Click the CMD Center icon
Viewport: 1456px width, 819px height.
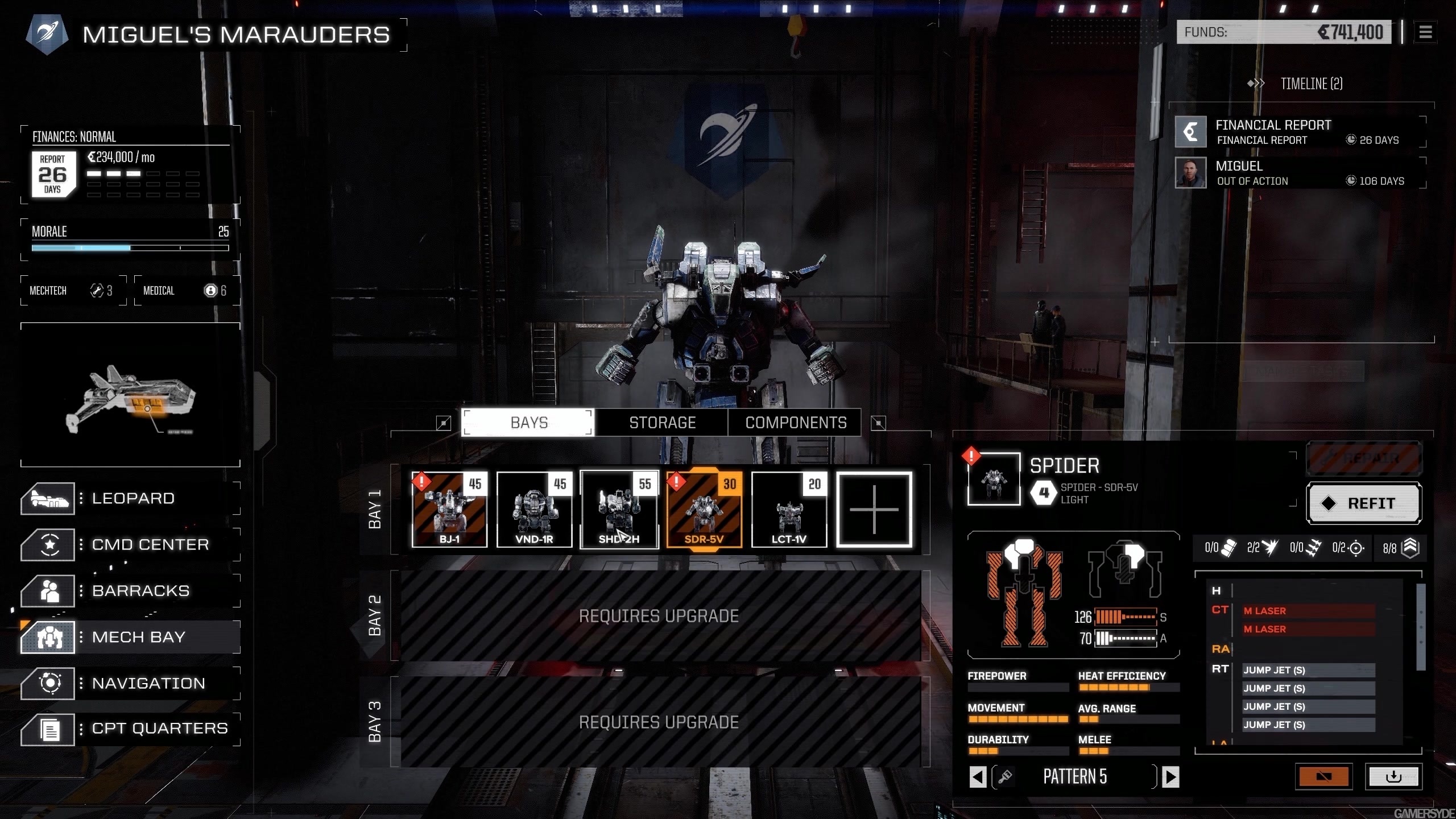click(x=48, y=544)
